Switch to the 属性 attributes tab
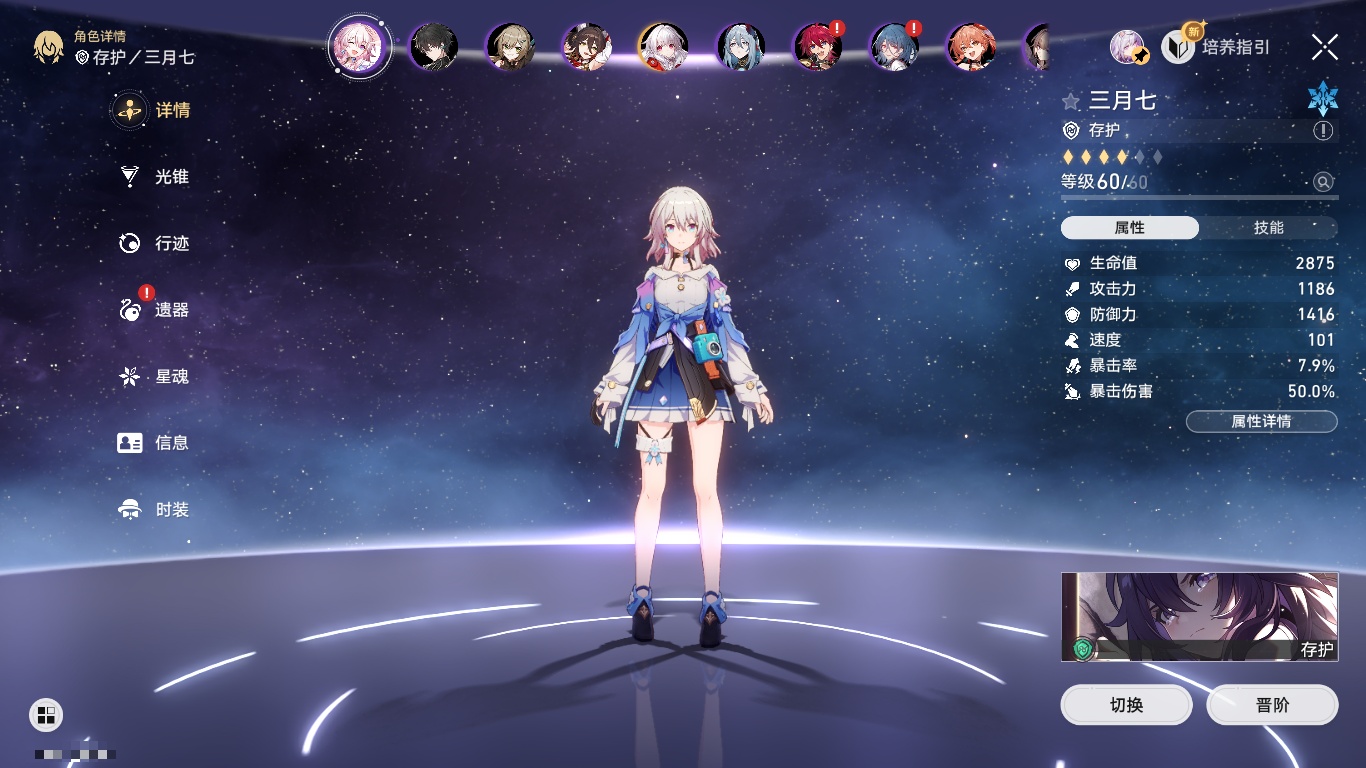The height and width of the screenshot is (768, 1366). pos(1129,228)
